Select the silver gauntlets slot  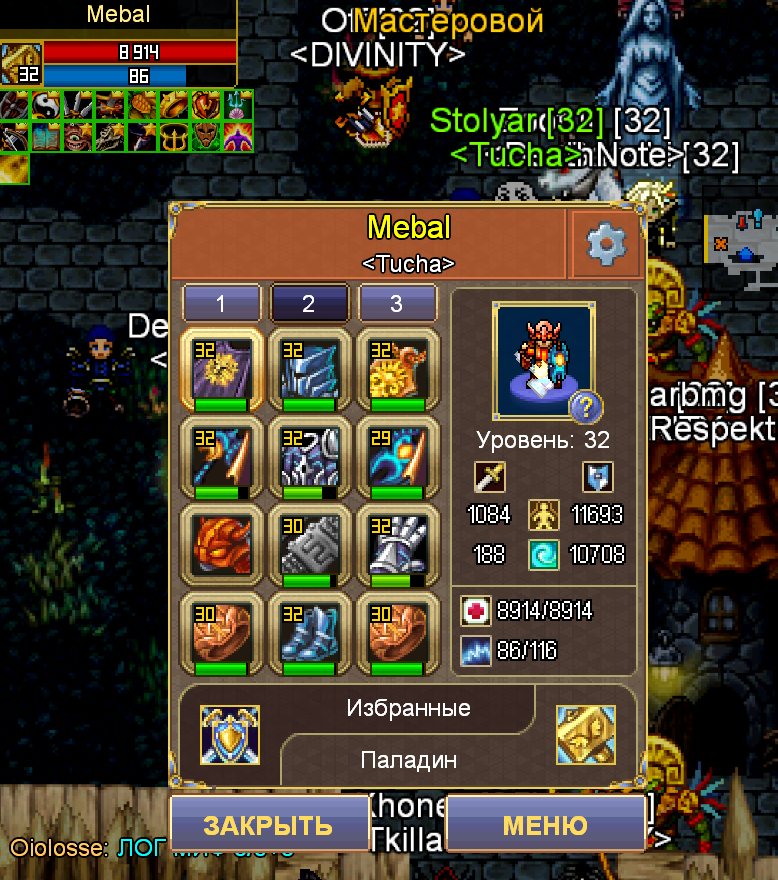coord(397,546)
